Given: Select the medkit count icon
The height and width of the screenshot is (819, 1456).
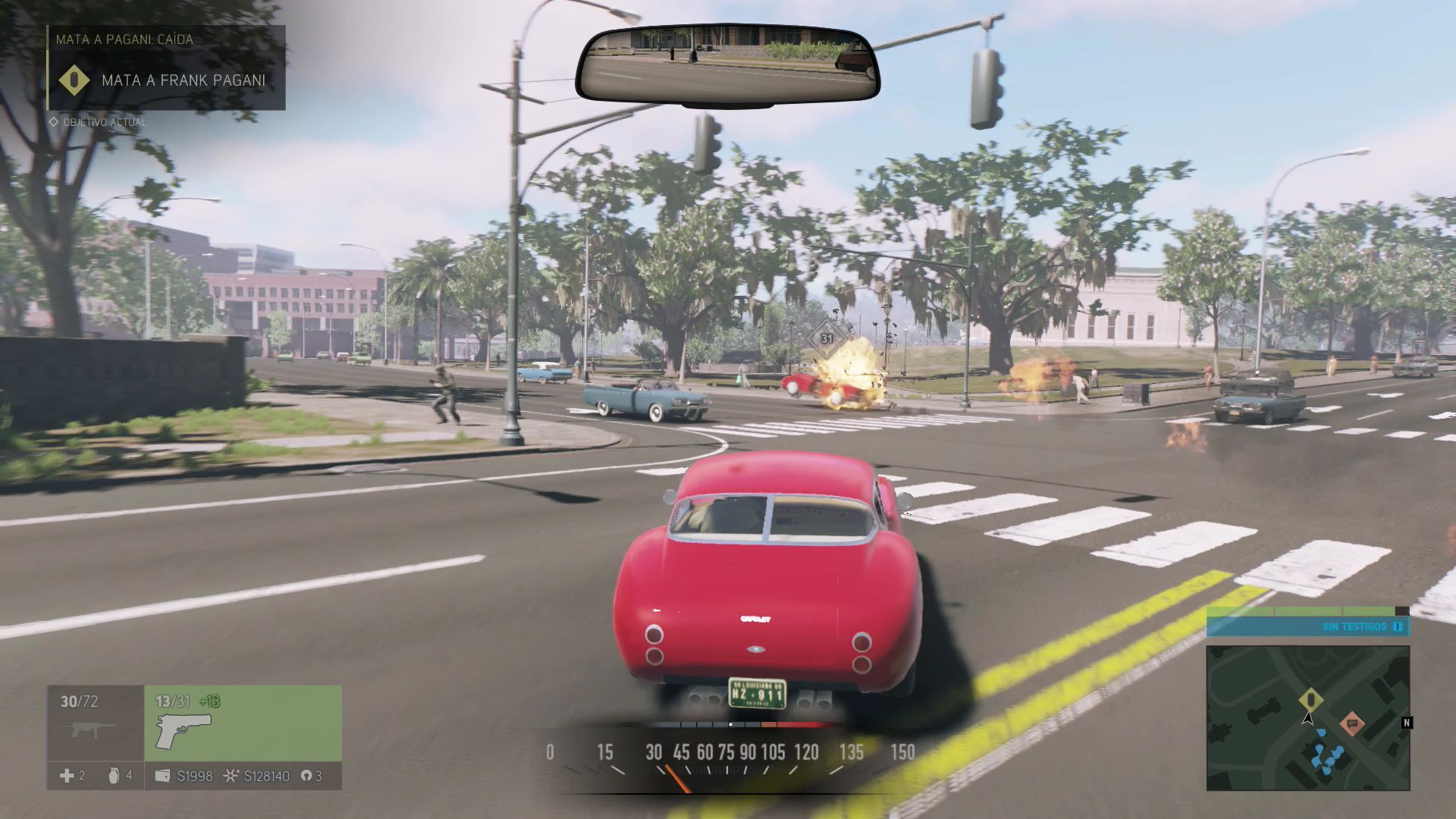Looking at the screenshot, I should pyautogui.click(x=67, y=776).
